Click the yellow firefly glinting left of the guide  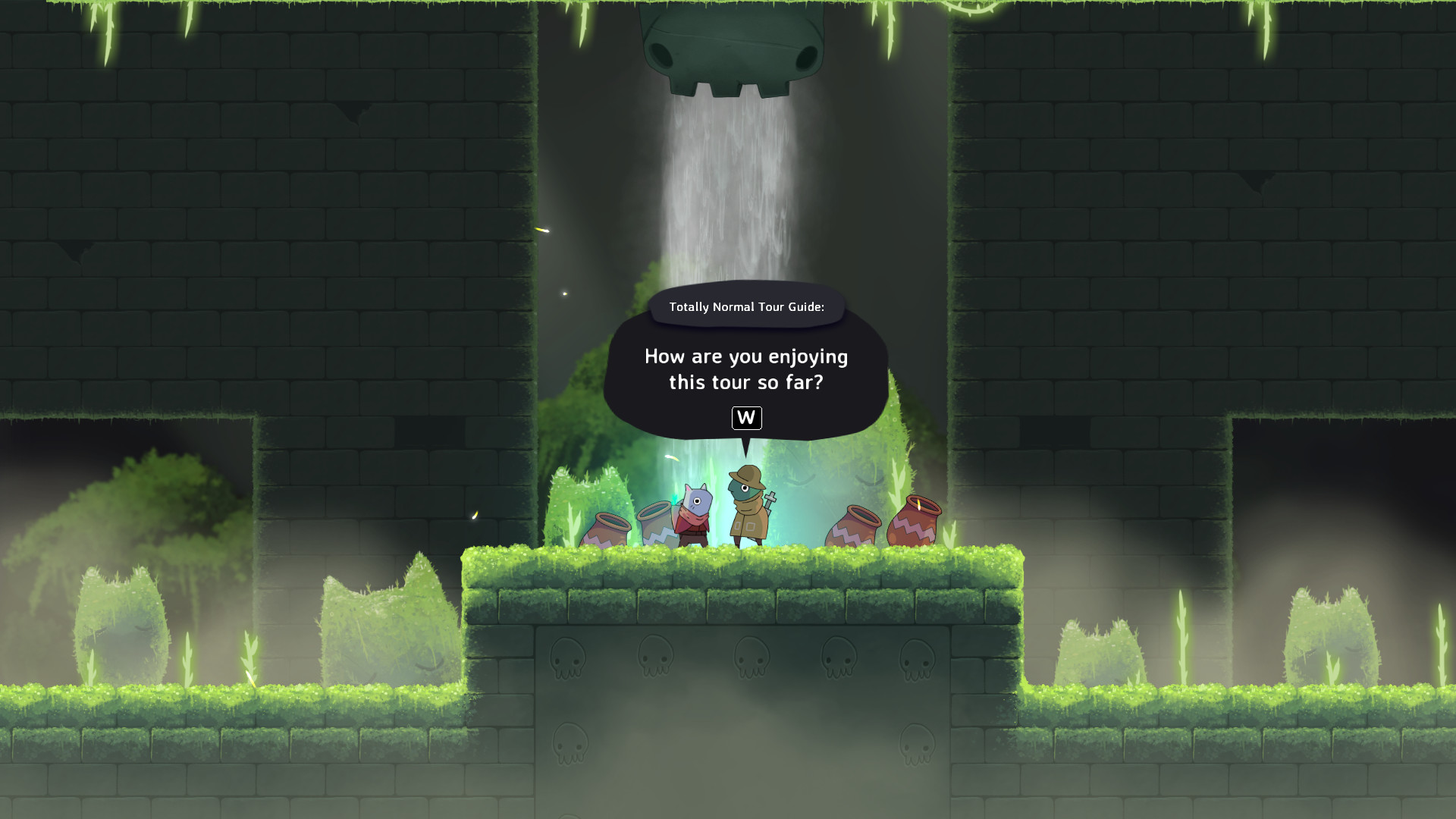[x=671, y=457]
